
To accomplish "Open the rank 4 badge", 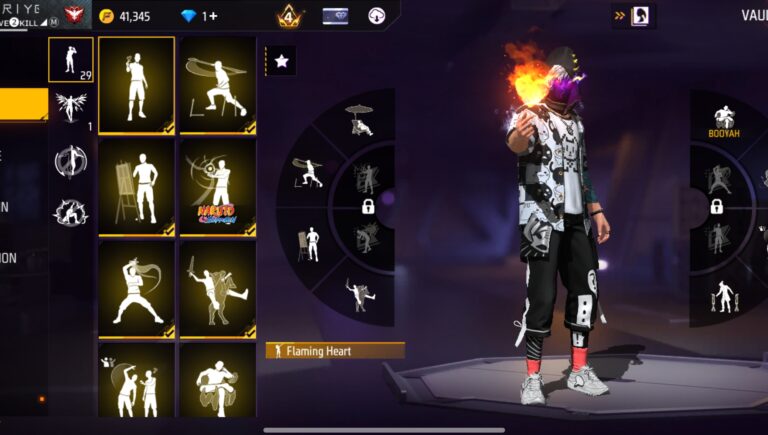I will point(290,16).
